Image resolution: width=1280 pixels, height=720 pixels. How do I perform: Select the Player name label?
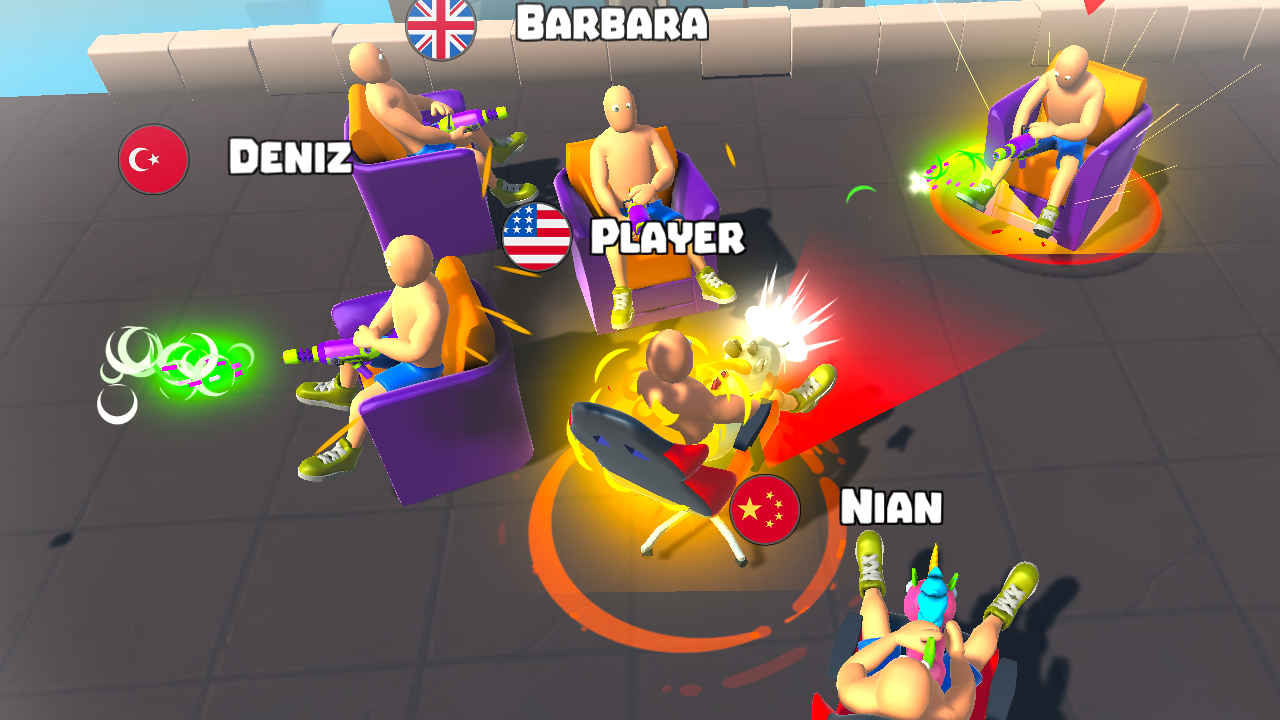point(667,237)
